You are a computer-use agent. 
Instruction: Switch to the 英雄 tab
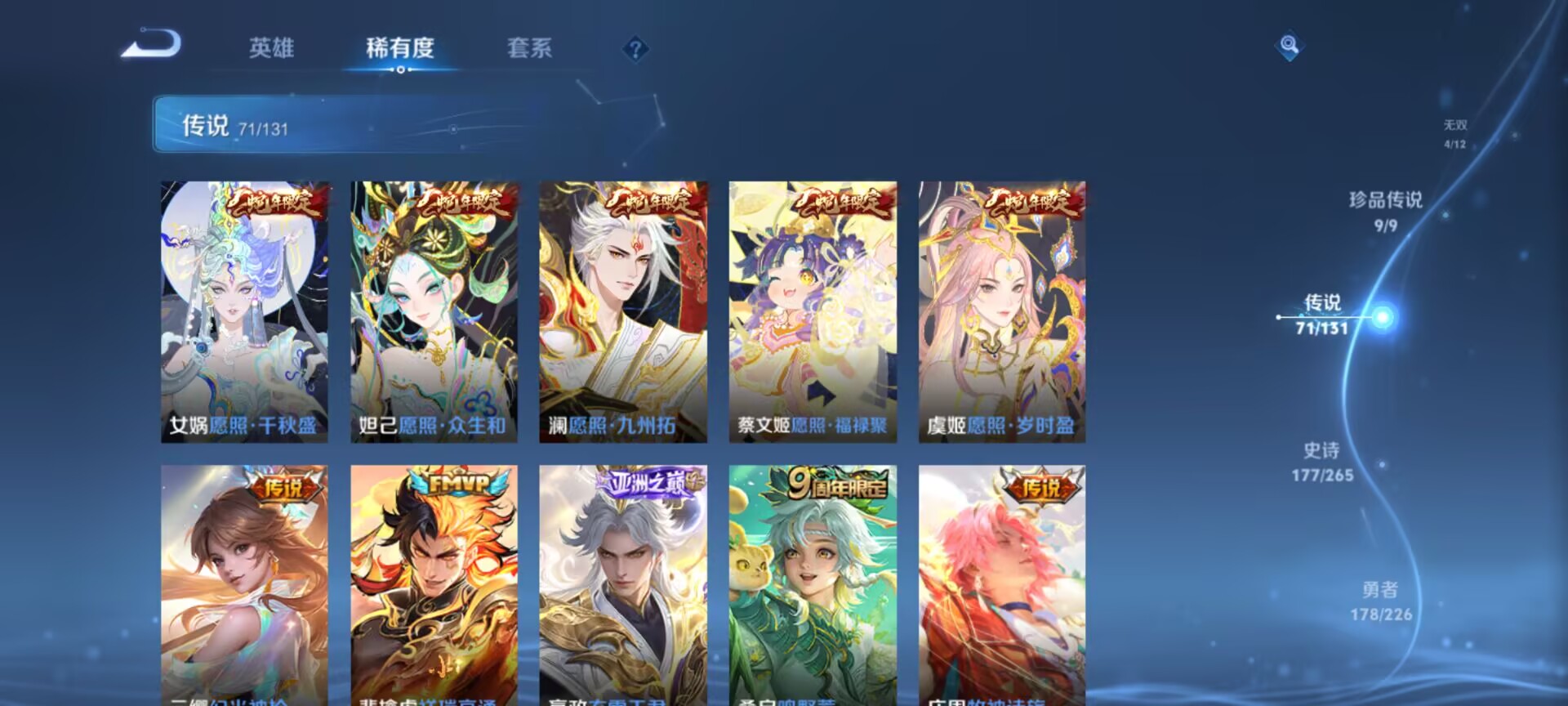click(x=274, y=49)
